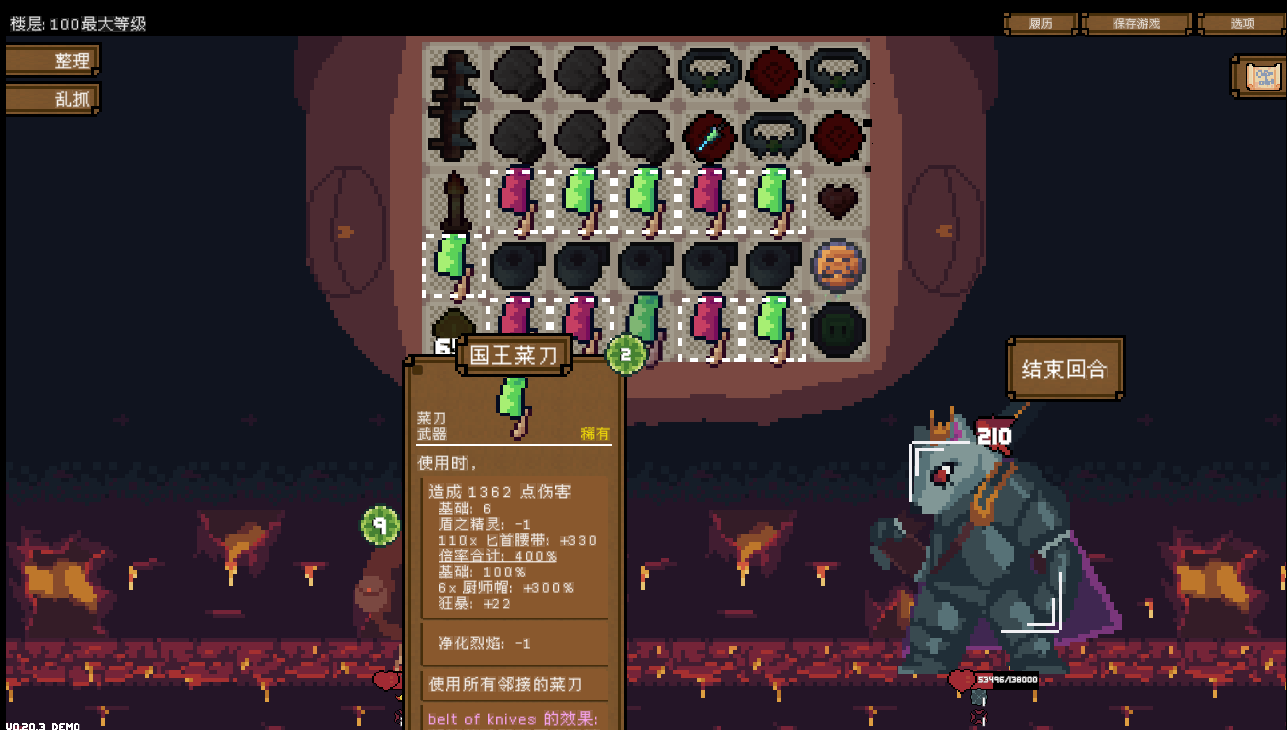Select the syringe on red circle item
Screen dimensions: 1287x730
709,137
